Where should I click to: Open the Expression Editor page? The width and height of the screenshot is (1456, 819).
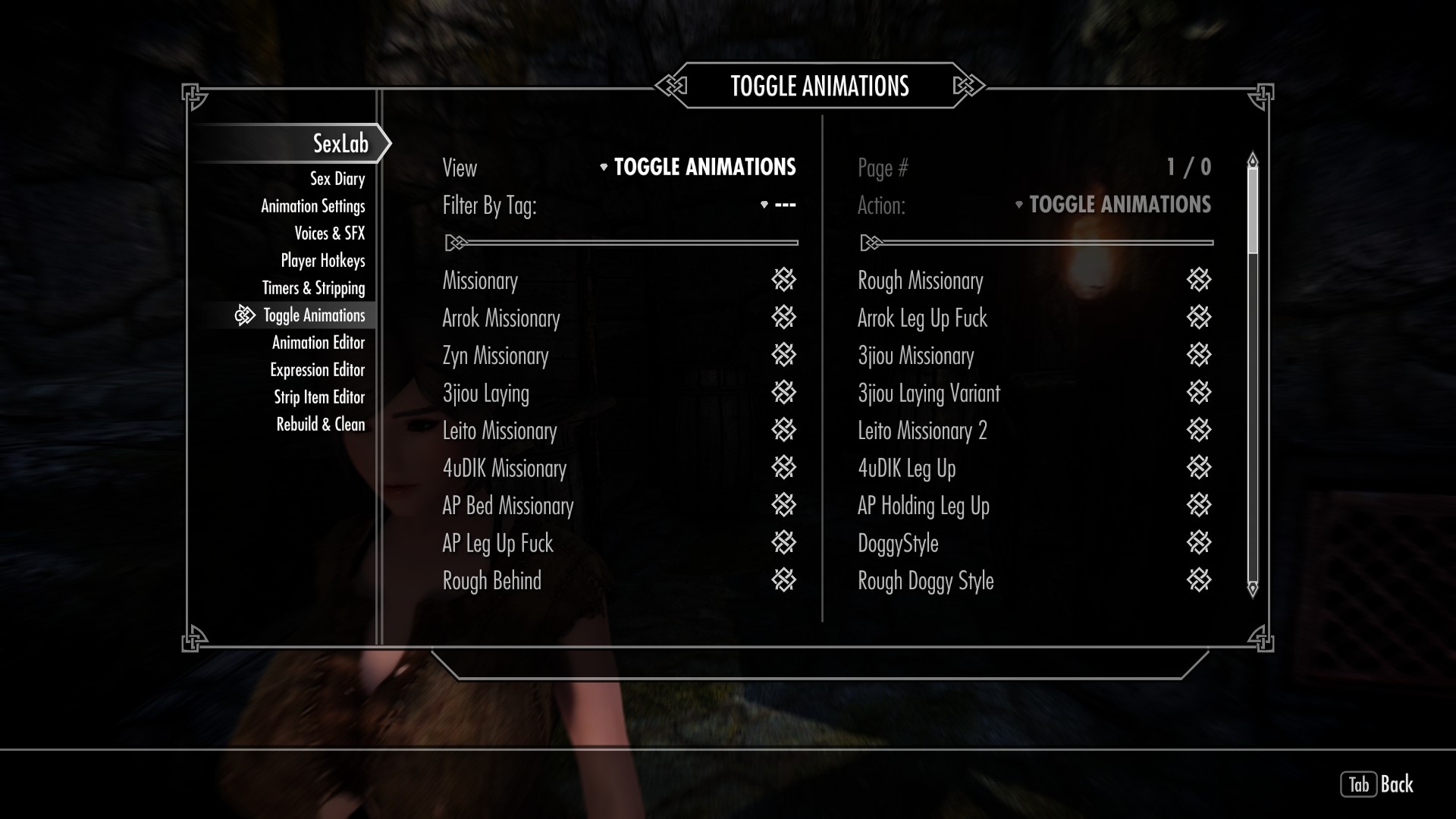point(317,370)
